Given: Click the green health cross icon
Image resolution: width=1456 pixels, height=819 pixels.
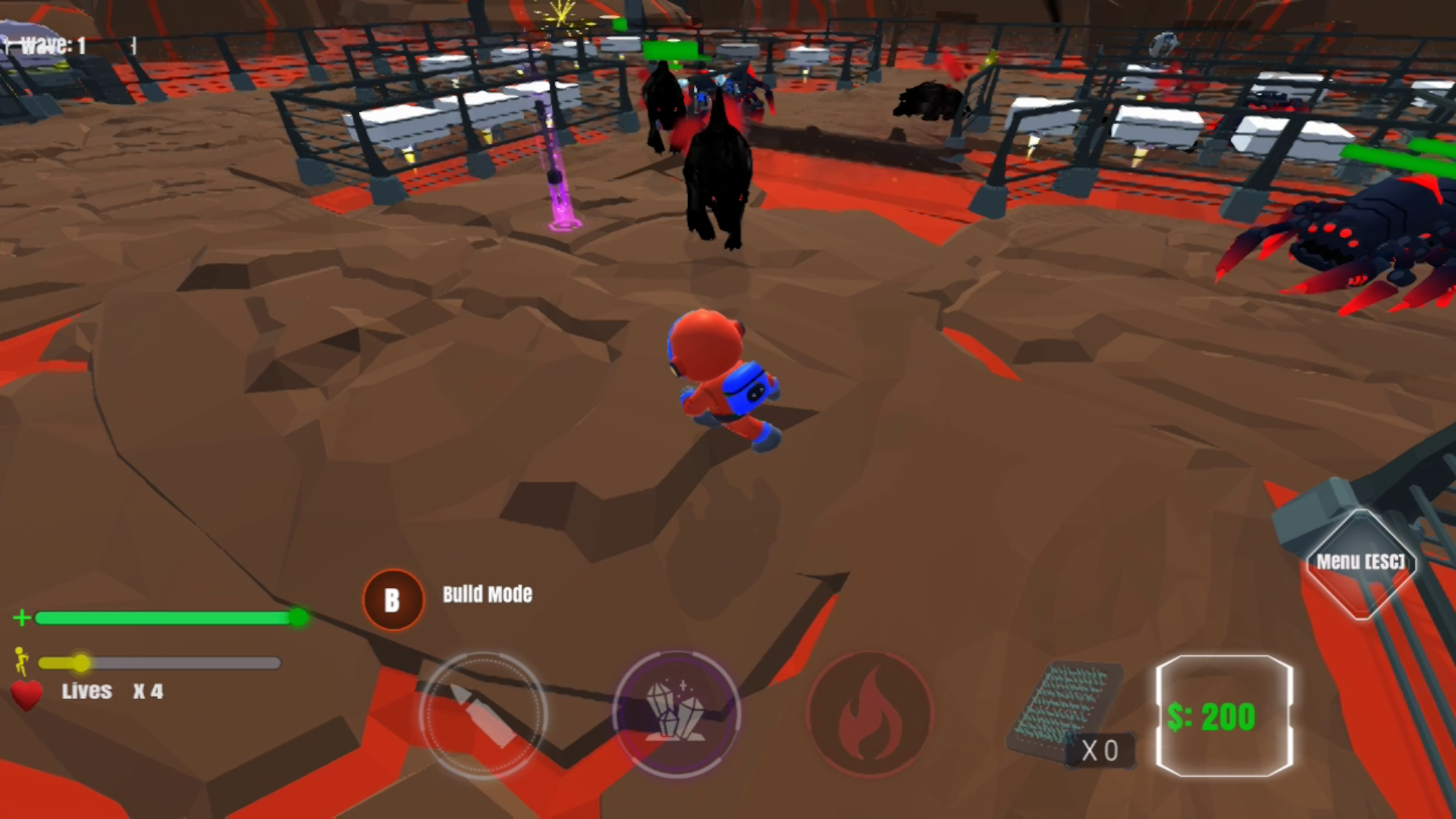Looking at the screenshot, I should 22,618.
